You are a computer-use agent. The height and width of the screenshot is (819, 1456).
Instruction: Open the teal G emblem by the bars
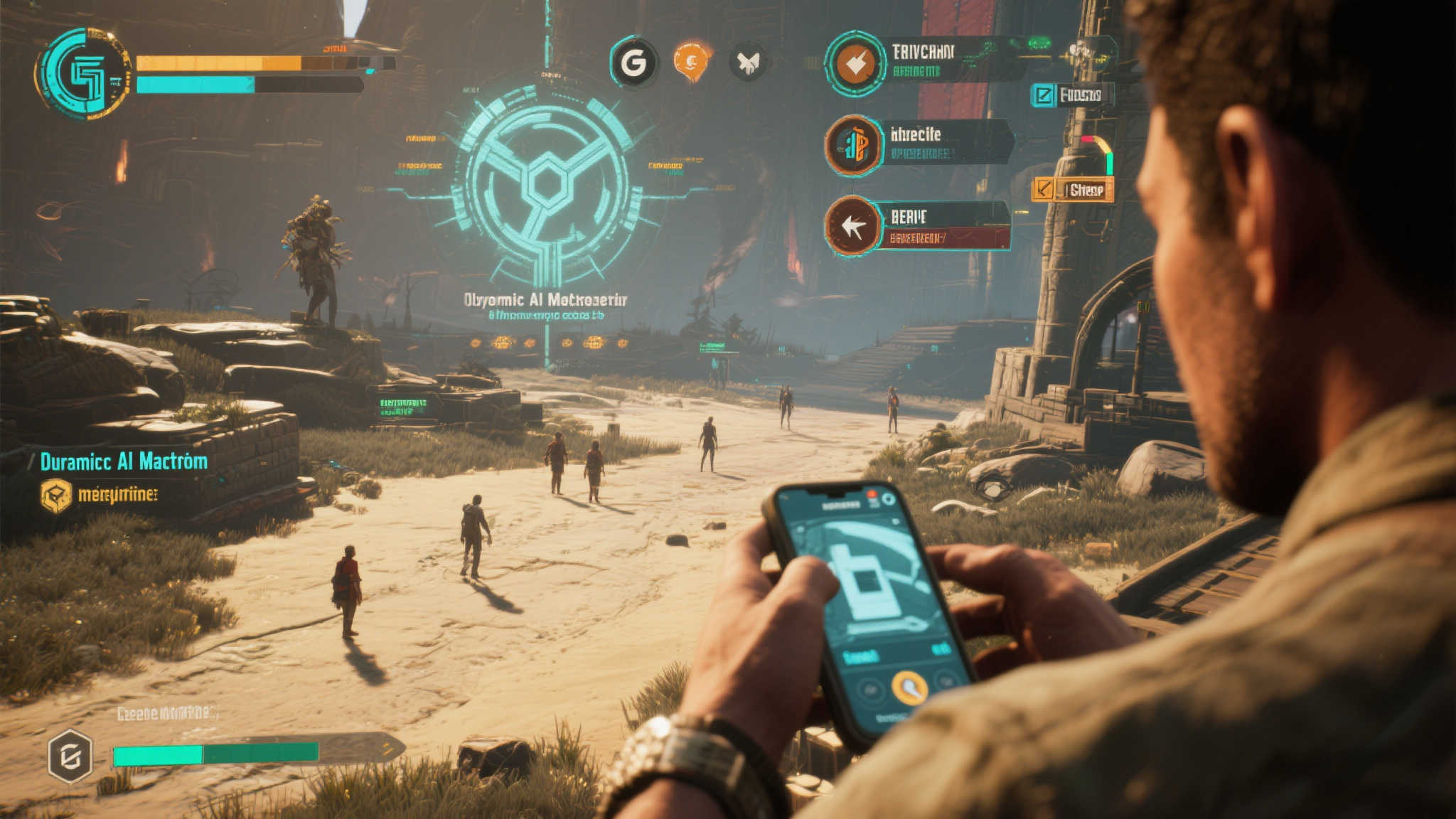click(83, 73)
